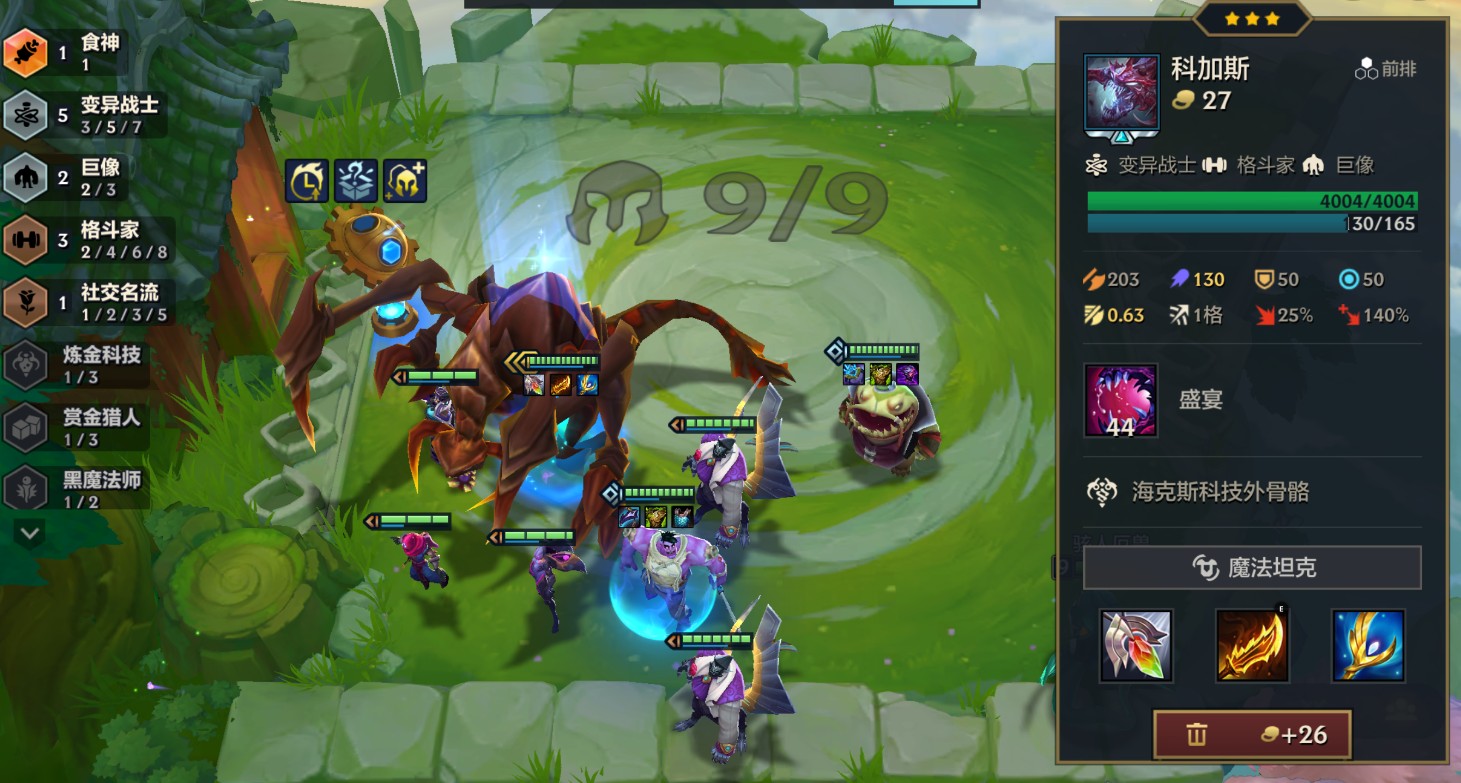The width and height of the screenshot is (1461, 783).
Task: Click the clock augment icon
Action: coord(307,181)
